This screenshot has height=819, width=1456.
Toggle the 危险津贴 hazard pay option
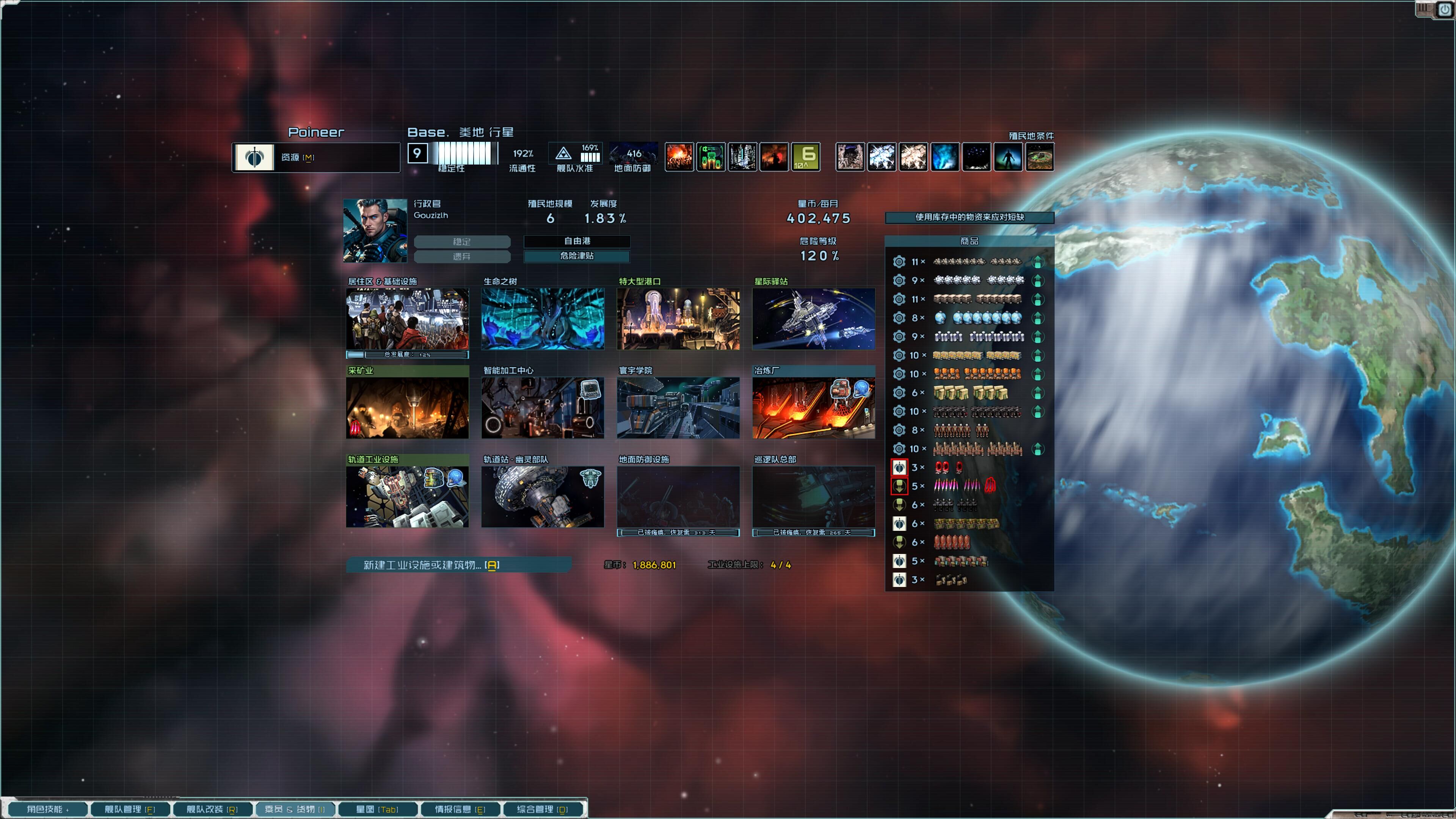pos(576,256)
